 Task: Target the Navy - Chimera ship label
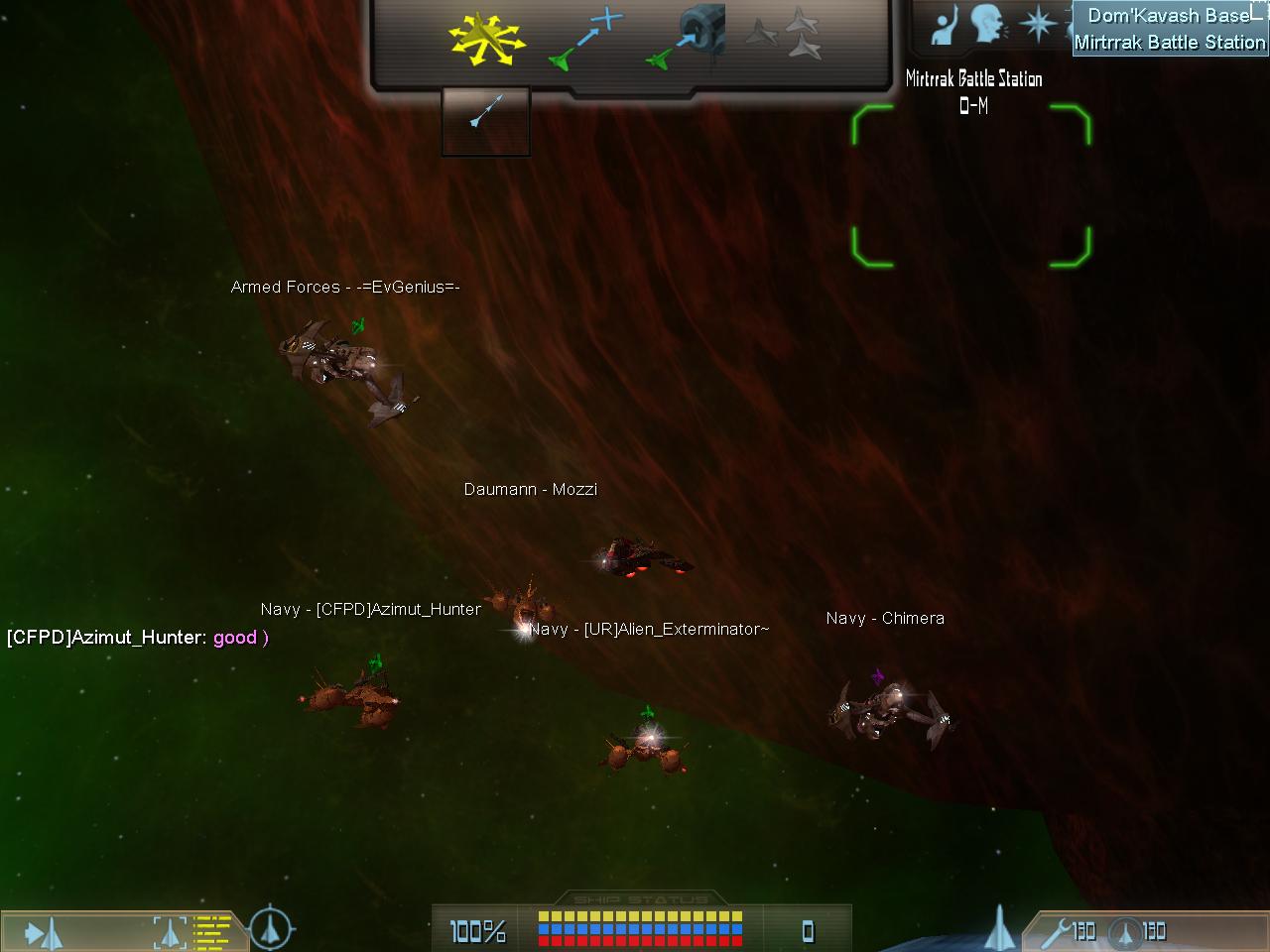[x=885, y=619]
